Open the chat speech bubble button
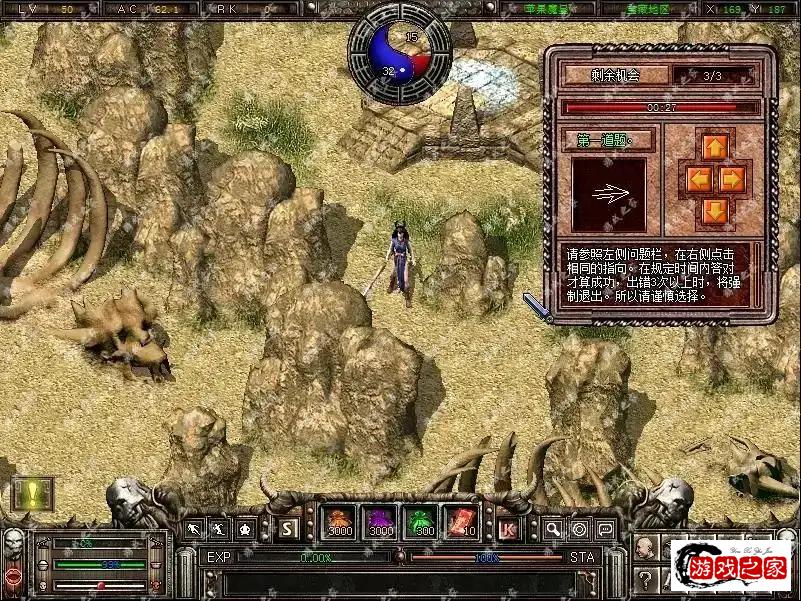This screenshot has width=801, height=601. [x=605, y=528]
